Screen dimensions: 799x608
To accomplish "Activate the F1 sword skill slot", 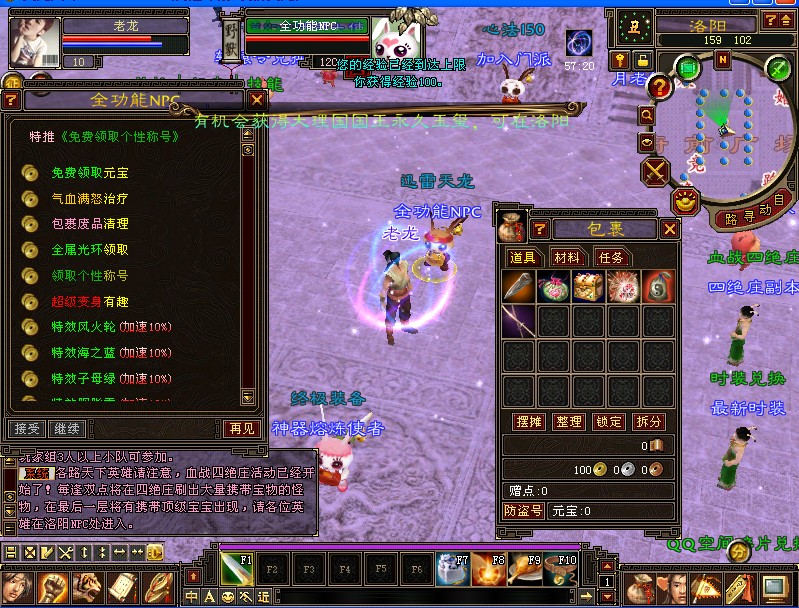I will coord(237,572).
